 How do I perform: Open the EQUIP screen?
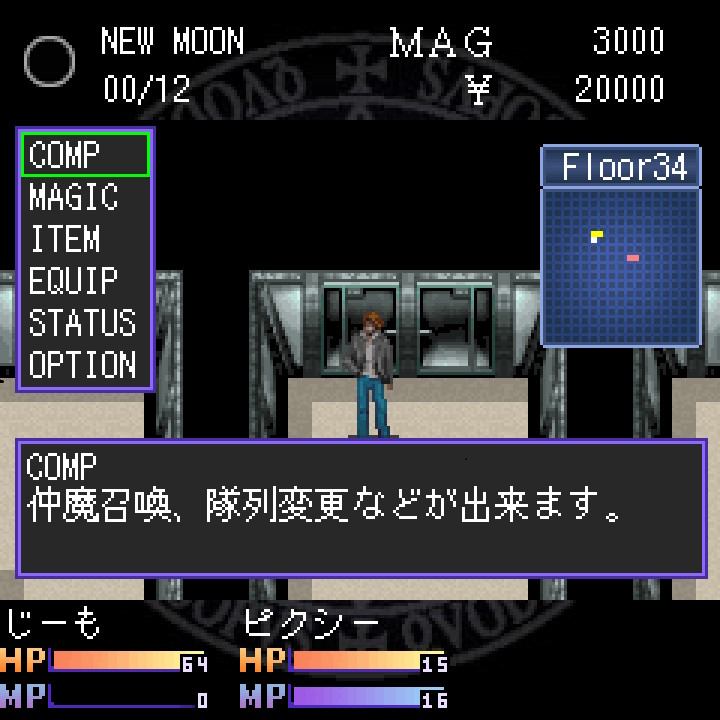tap(73, 281)
